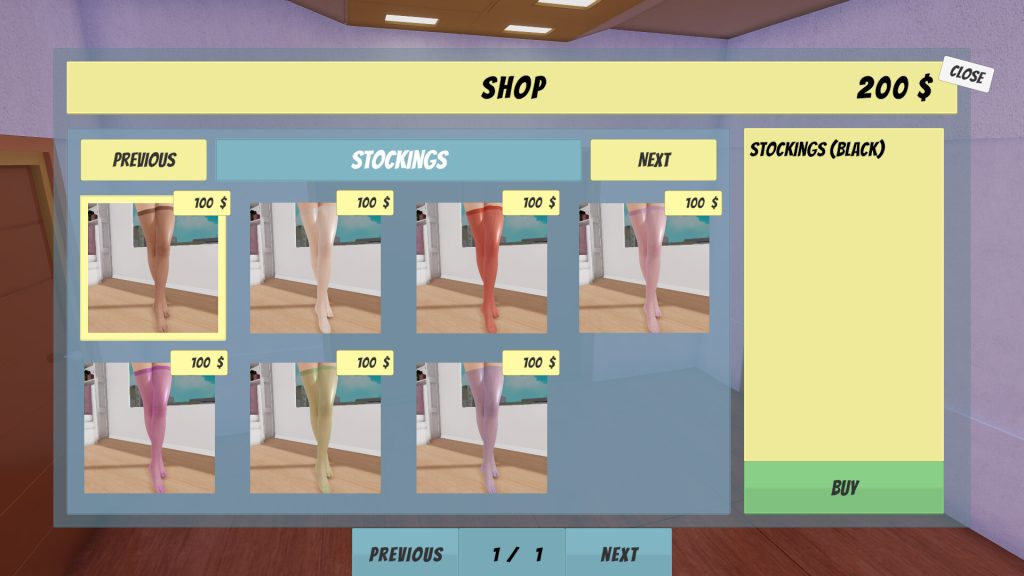Screen dimensions: 1024x576
Task: Go to the next category beside Stockings header
Action: 654,160
